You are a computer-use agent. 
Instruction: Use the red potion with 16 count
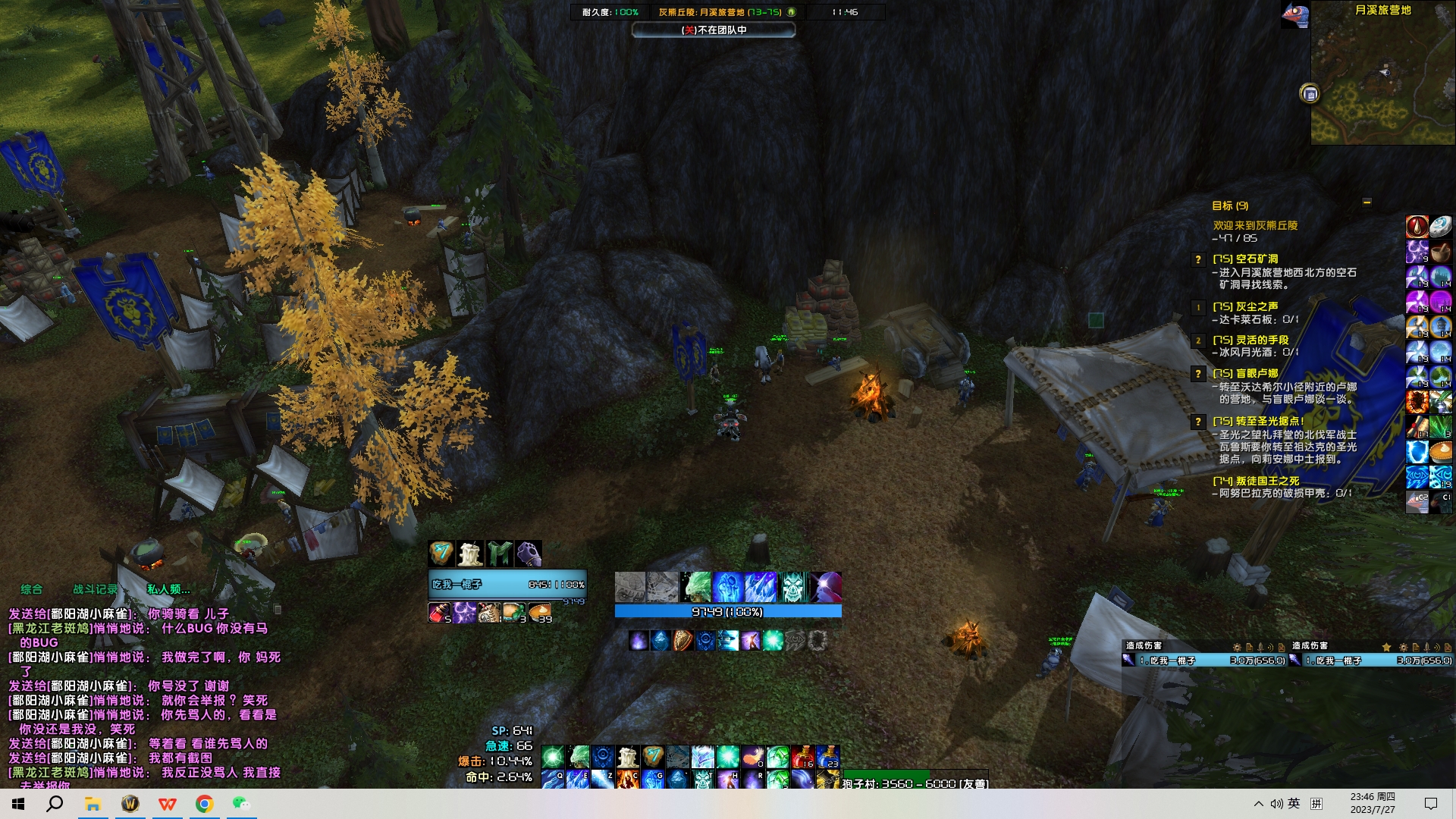pos(802,757)
